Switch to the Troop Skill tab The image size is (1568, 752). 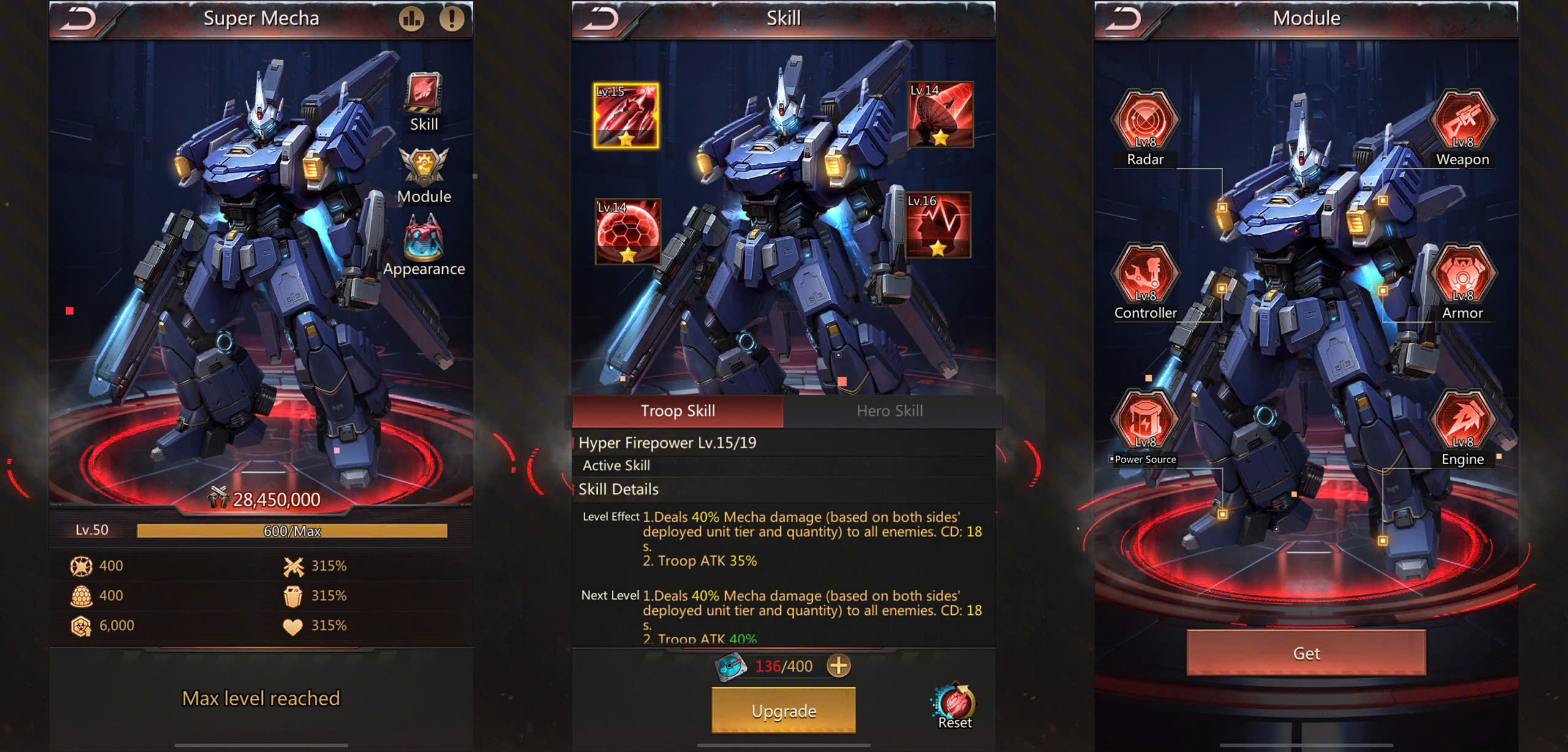coord(677,411)
